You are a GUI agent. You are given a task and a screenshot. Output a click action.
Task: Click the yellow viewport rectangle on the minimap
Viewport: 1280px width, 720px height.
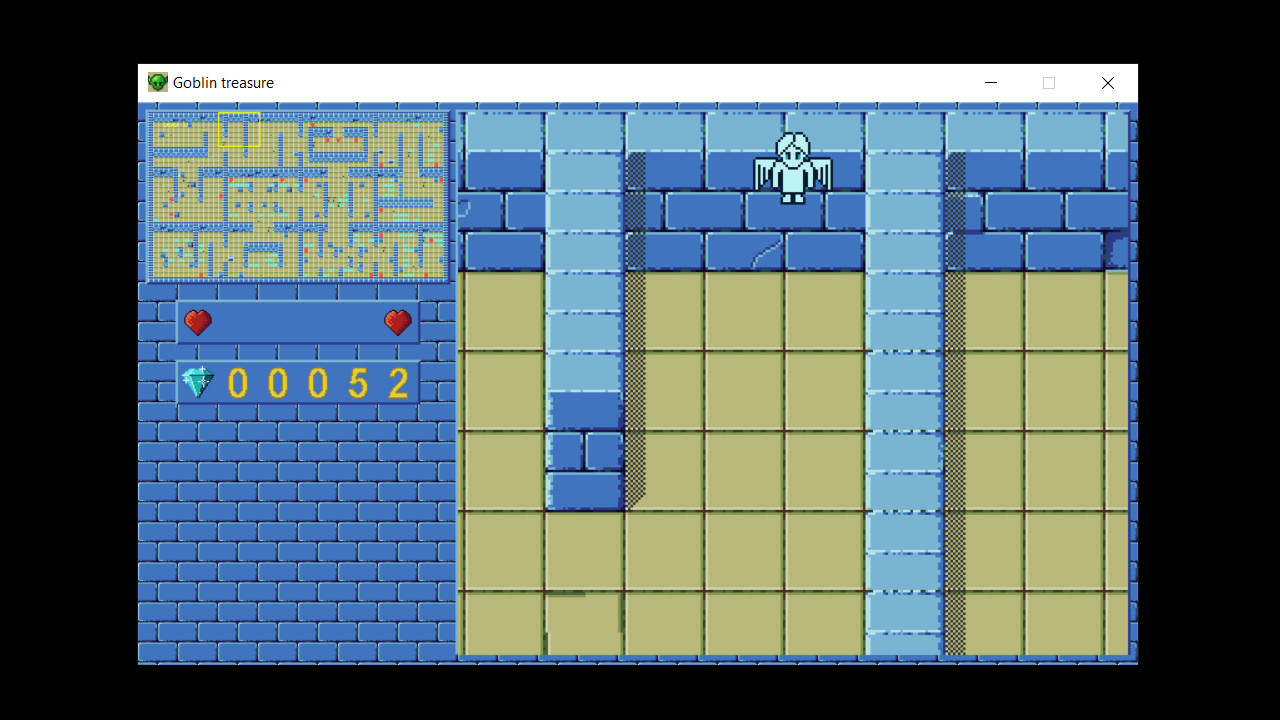point(239,128)
